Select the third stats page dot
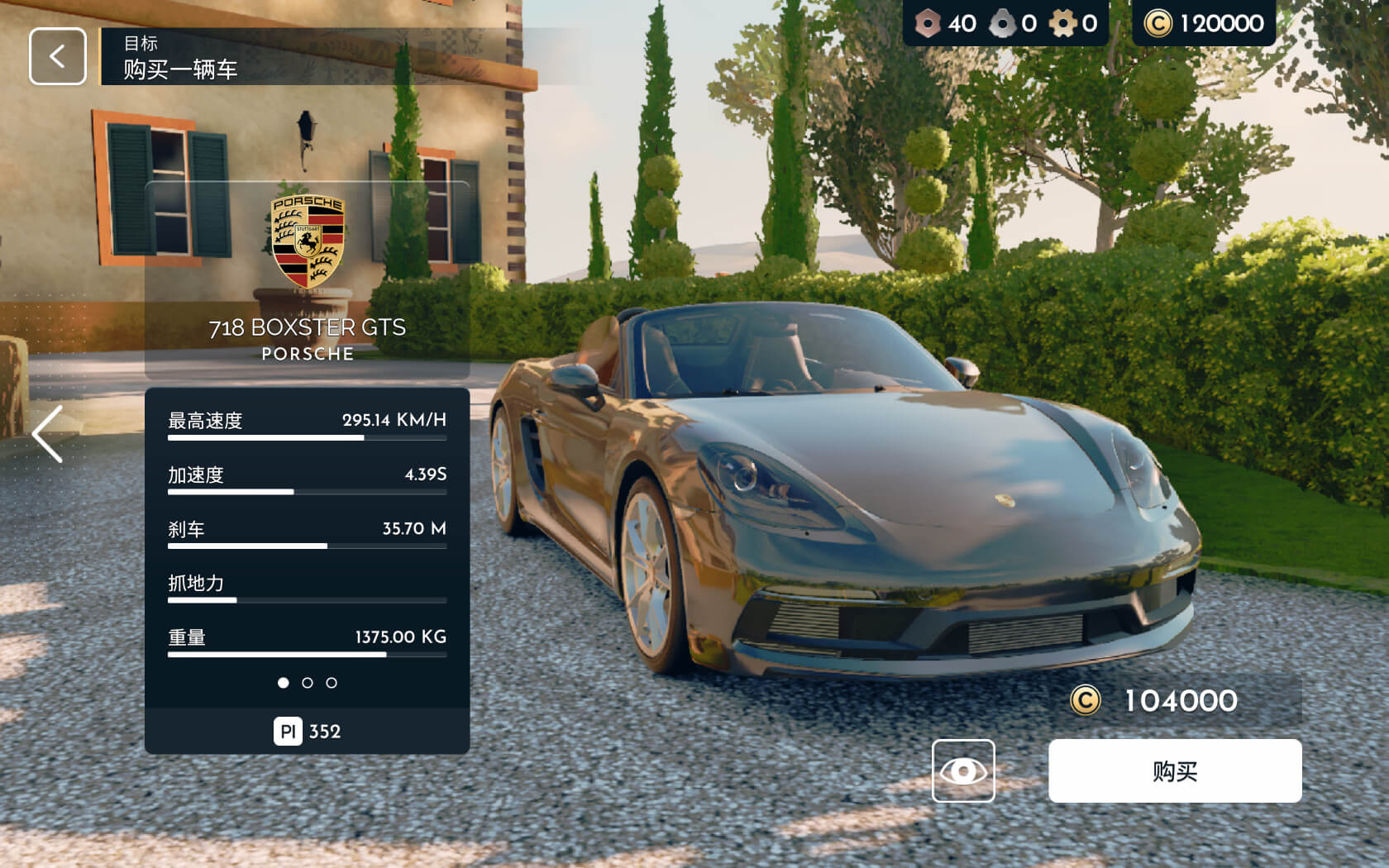Viewport: 1389px width, 868px height. tap(332, 683)
